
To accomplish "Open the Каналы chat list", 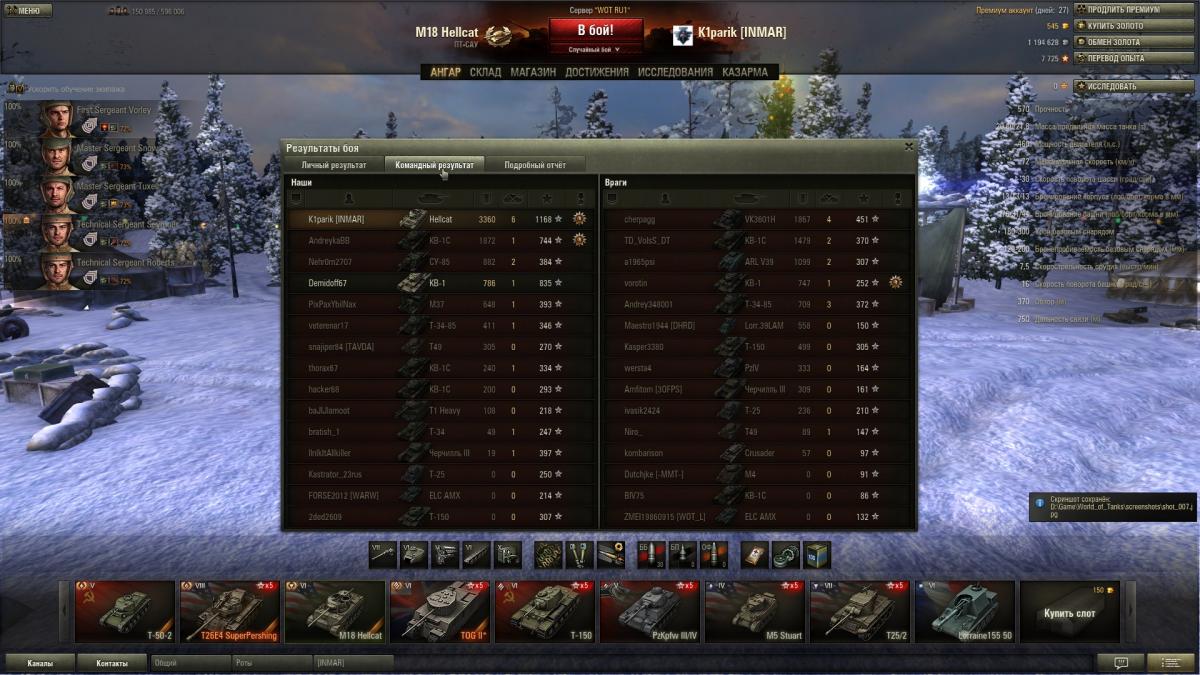I will pos(40,663).
